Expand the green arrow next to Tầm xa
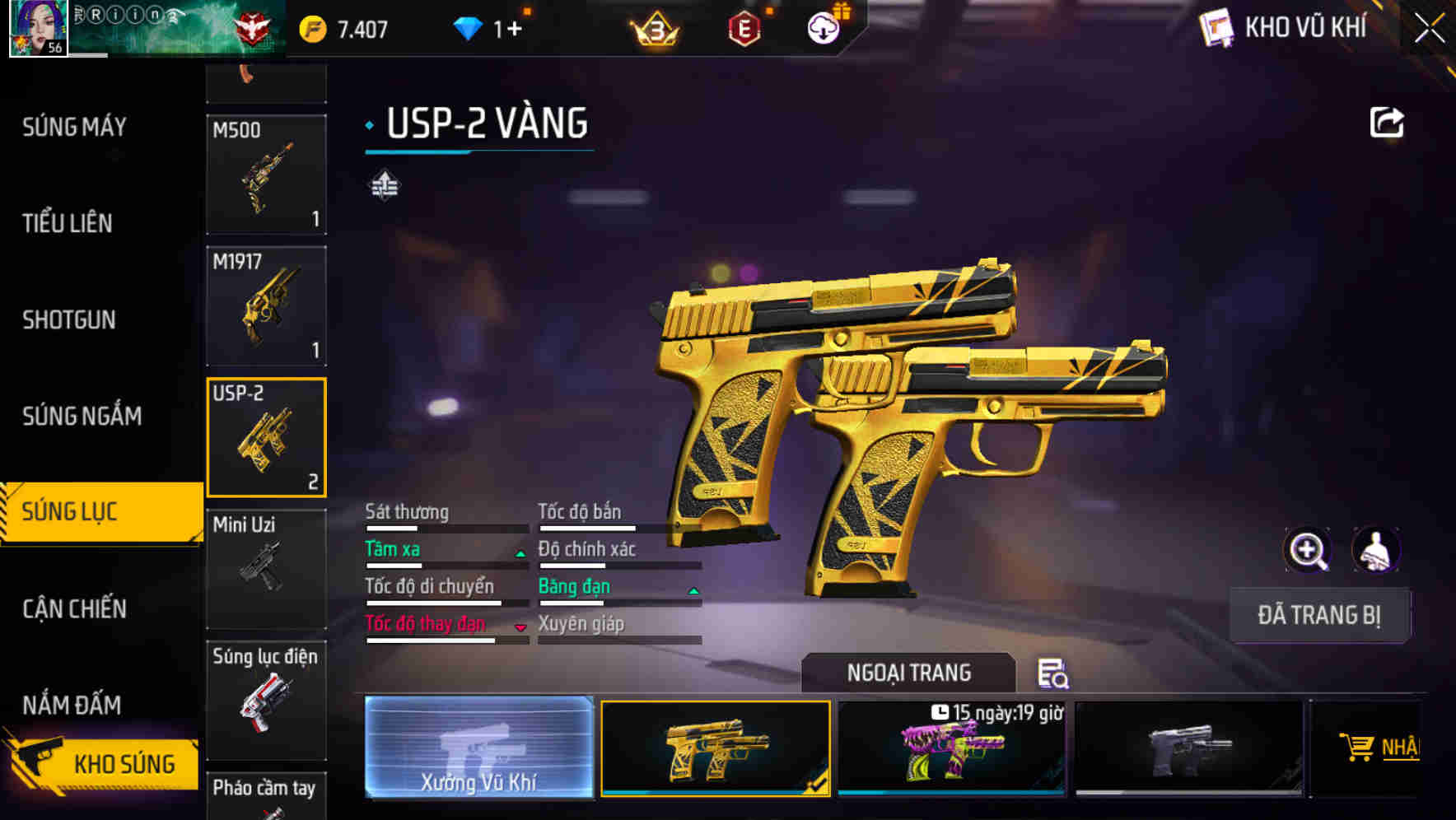Viewport: 1456px width, 820px height. tap(520, 554)
